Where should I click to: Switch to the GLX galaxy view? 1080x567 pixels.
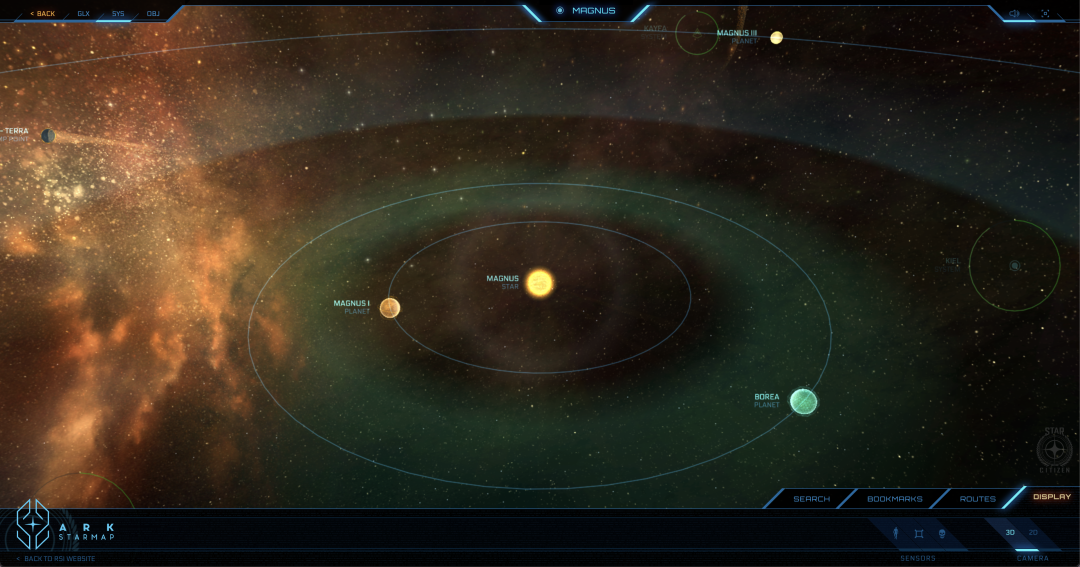(x=84, y=14)
